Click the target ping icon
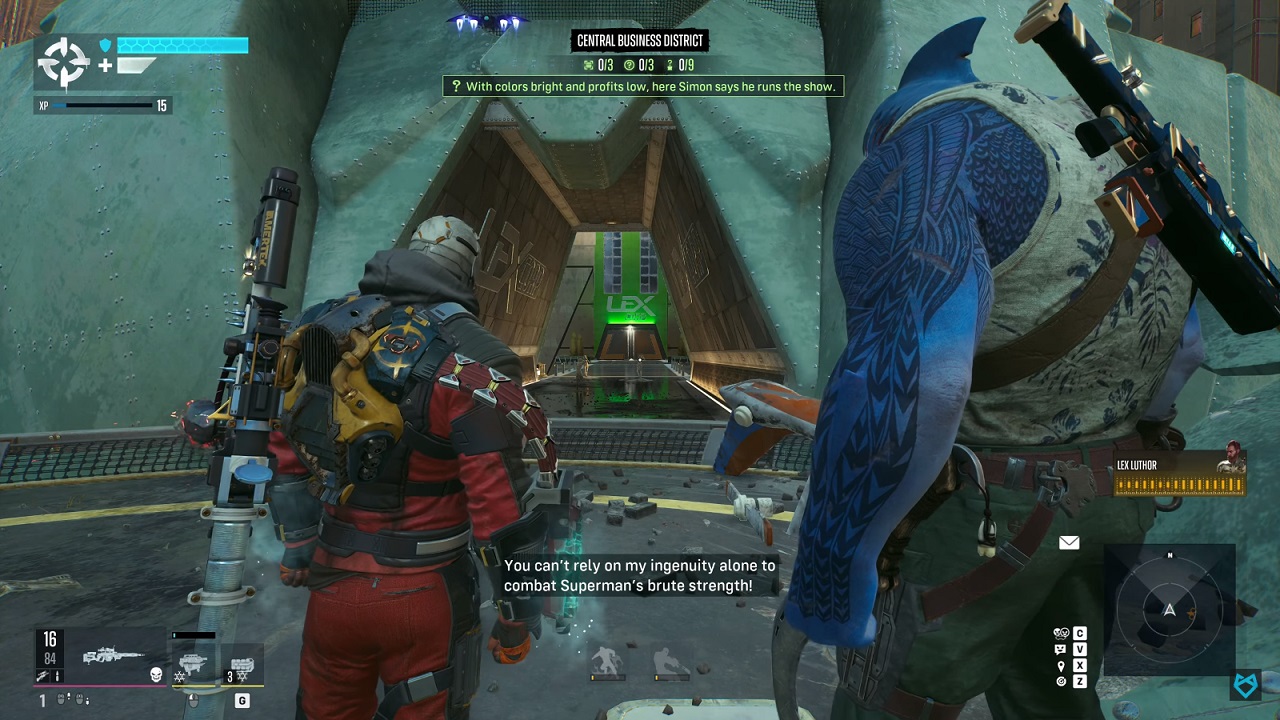This screenshot has height=720, width=1280. click(x=1061, y=681)
